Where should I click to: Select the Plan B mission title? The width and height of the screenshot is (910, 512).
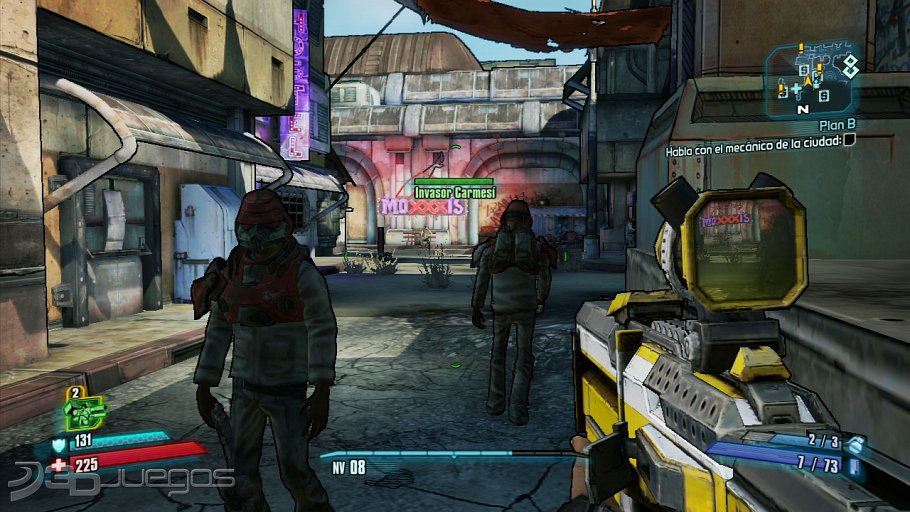click(x=836, y=126)
